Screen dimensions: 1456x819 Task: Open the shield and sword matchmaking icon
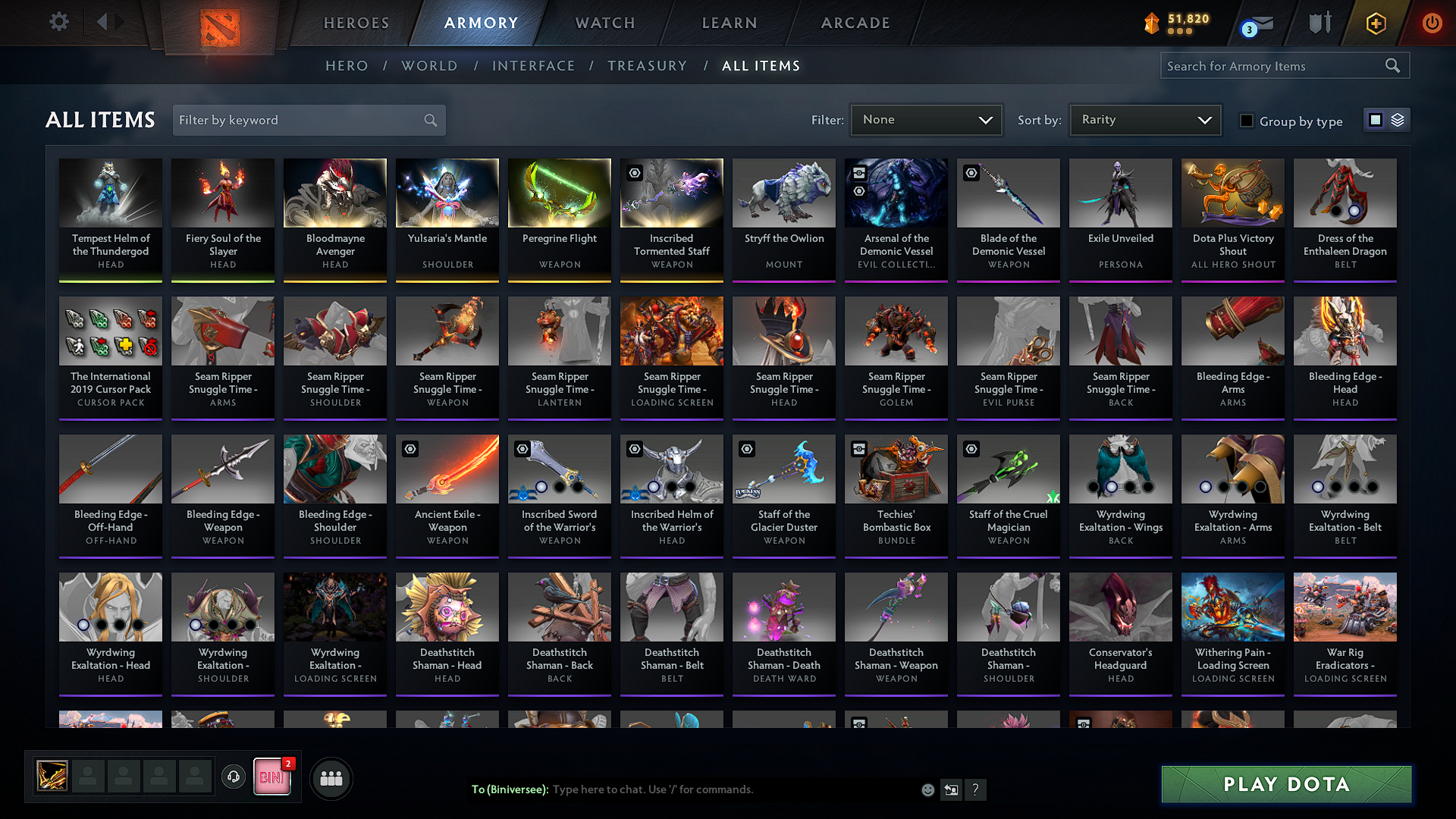(x=1319, y=23)
